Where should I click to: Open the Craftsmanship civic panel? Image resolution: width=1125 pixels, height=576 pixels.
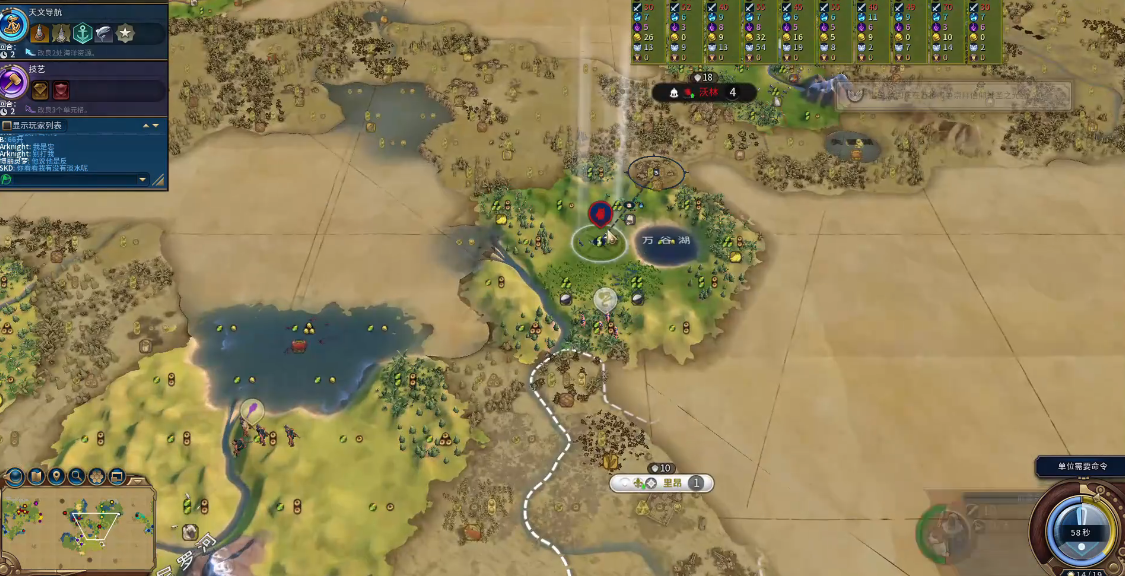click(x=38, y=69)
